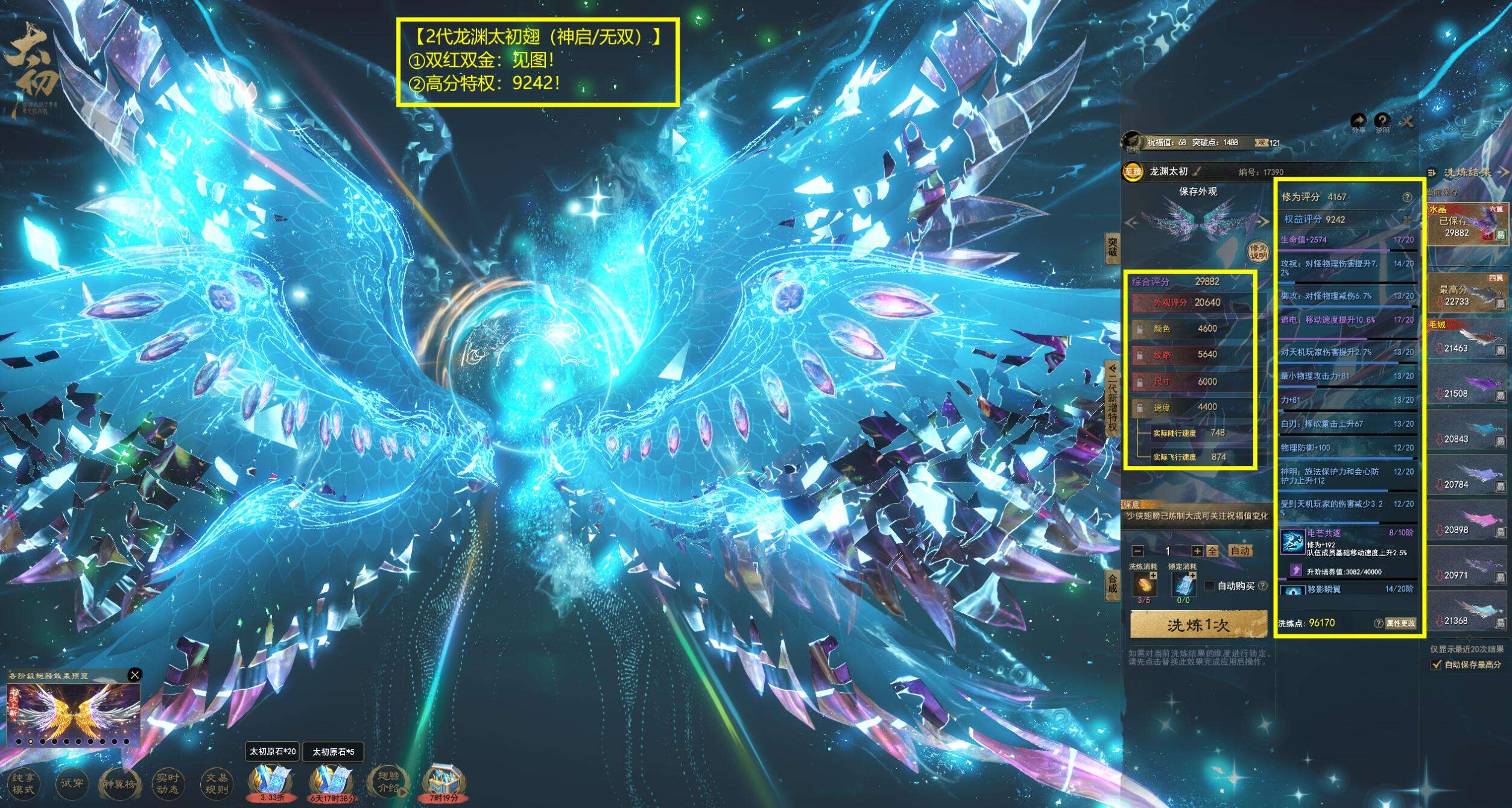View the 交易规则 trade rules
1512x808 pixels.
217,783
